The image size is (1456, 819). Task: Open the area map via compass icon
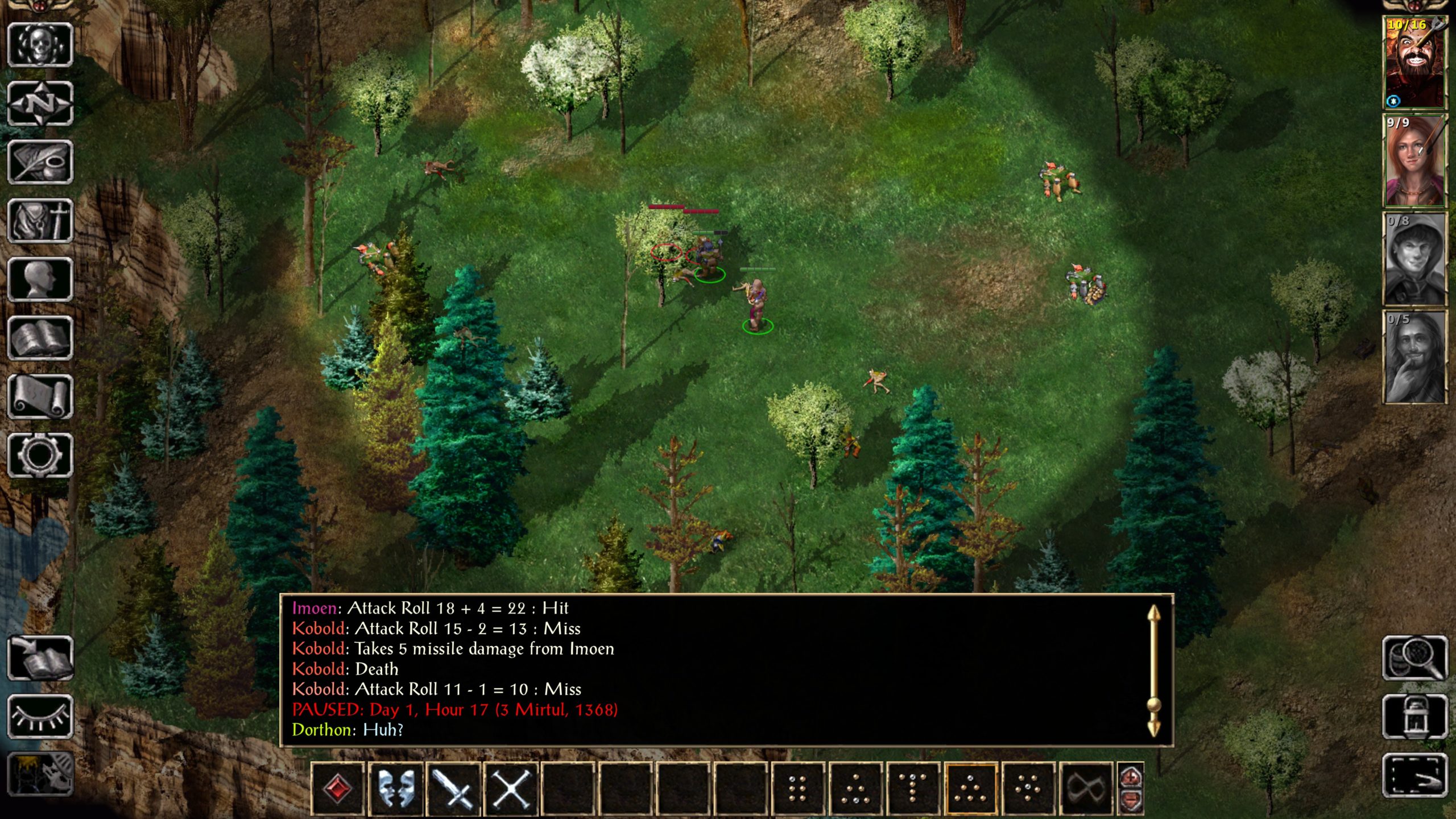(x=40, y=104)
